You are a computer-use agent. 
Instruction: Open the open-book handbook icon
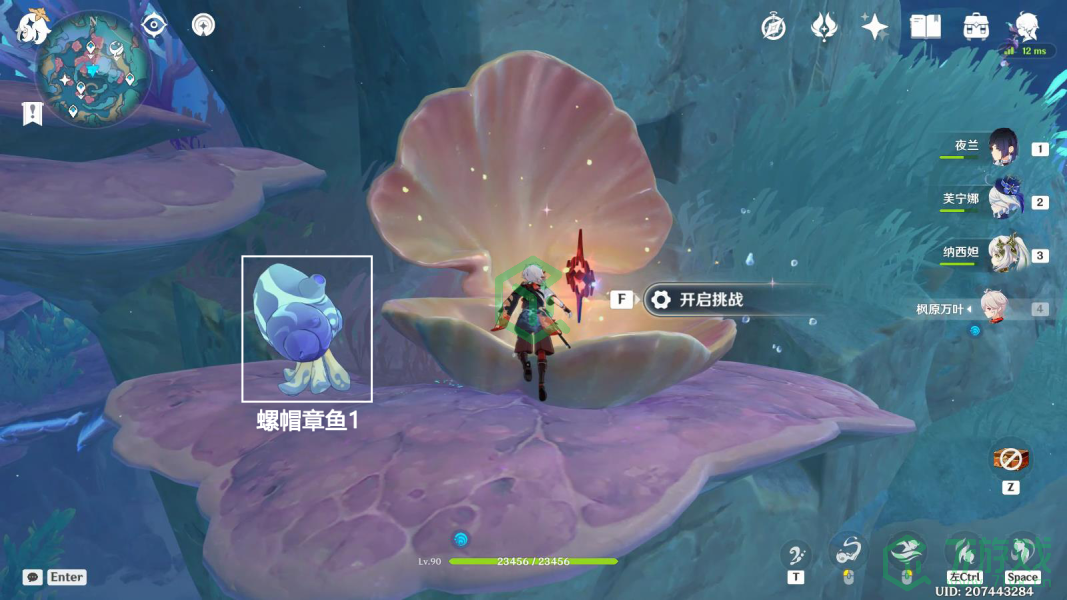coord(925,27)
